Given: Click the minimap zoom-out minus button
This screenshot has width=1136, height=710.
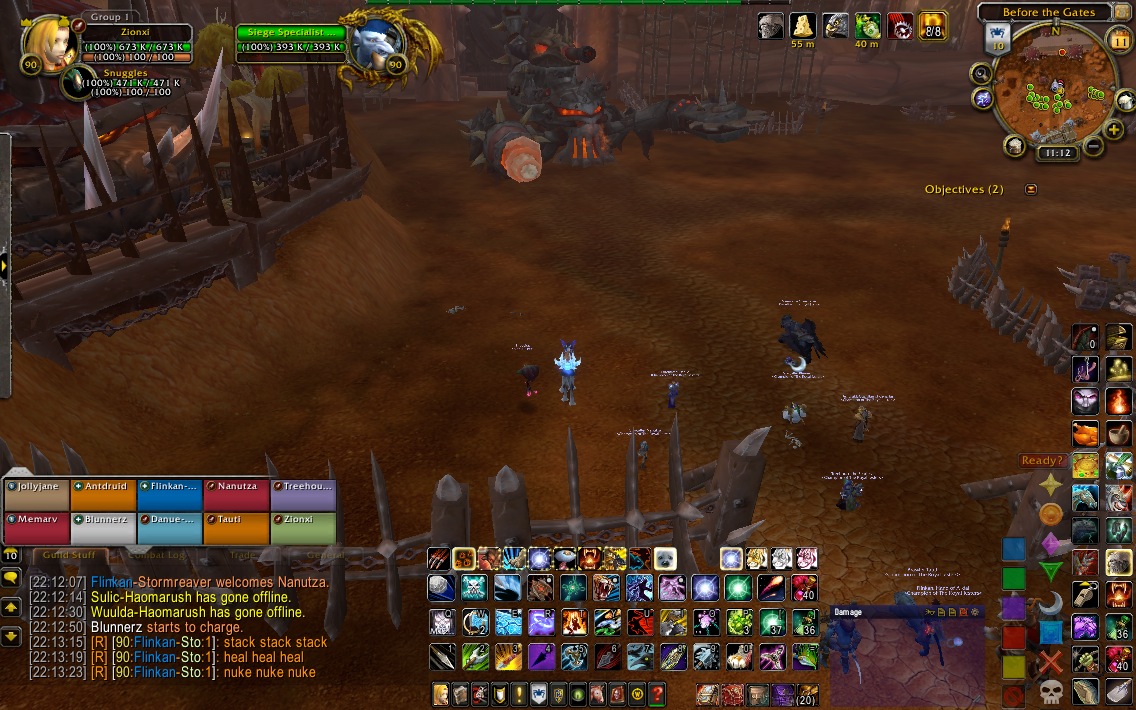Looking at the screenshot, I should pyautogui.click(x=1093, y=147).
